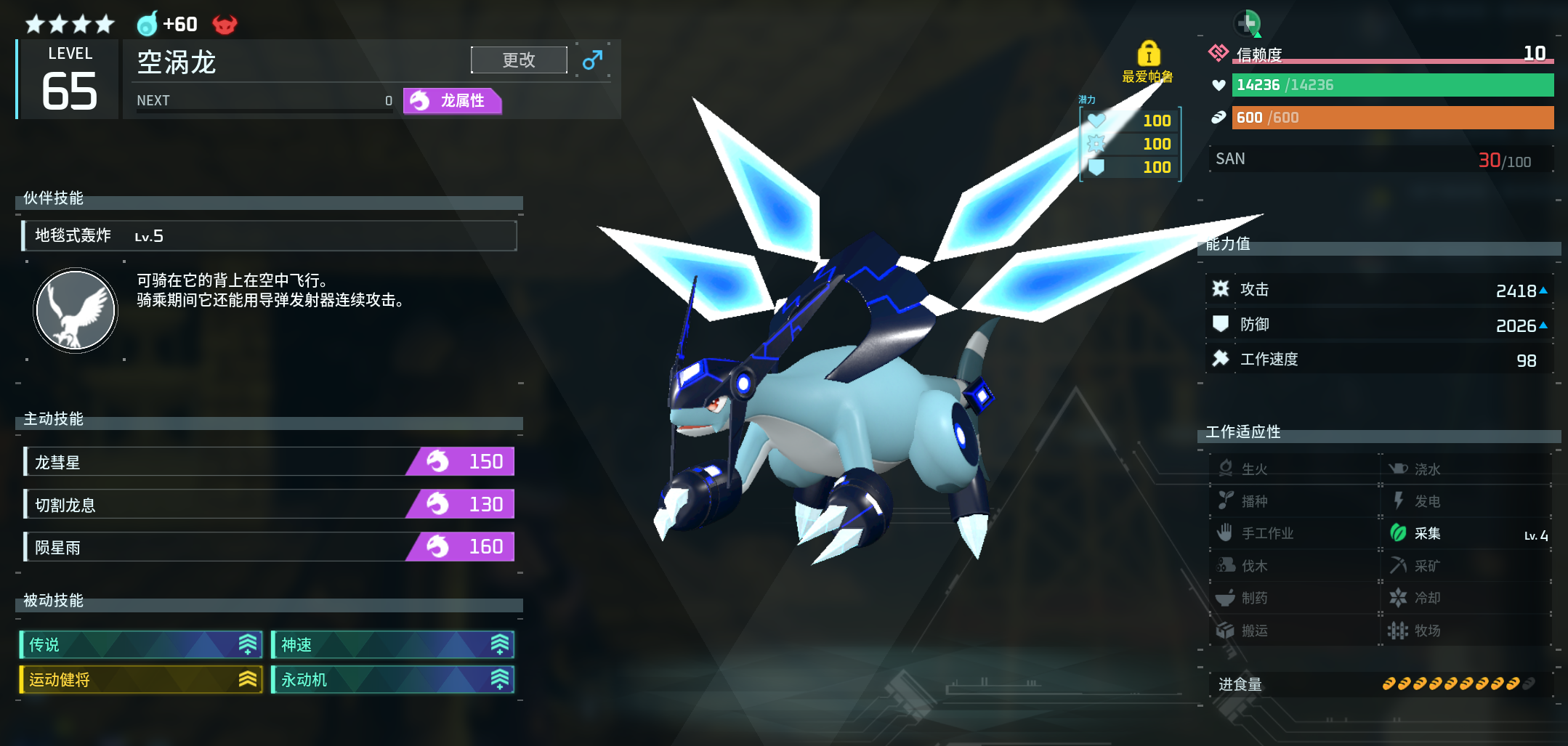Select the 传说 passive skill
Viewport: 1568px width, 746px height.
tap(141, 644)
